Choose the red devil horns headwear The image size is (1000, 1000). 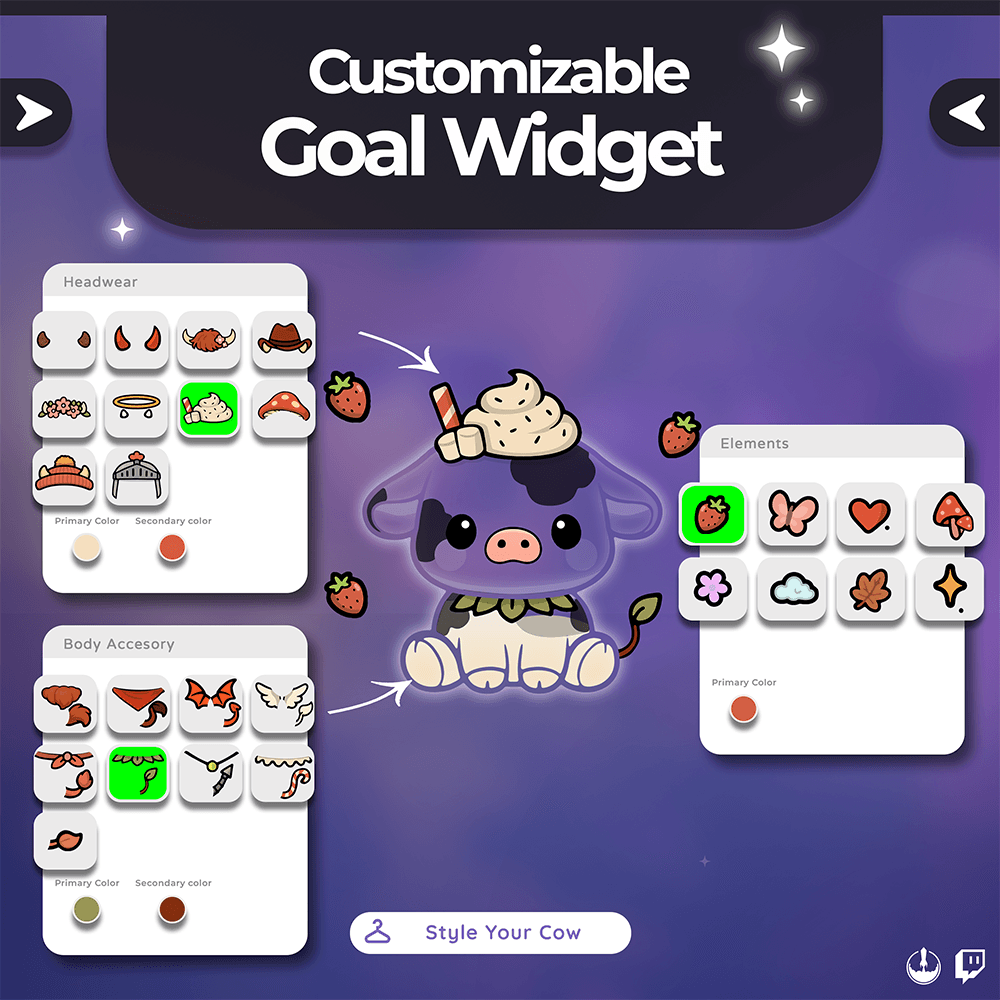(136, 342)
